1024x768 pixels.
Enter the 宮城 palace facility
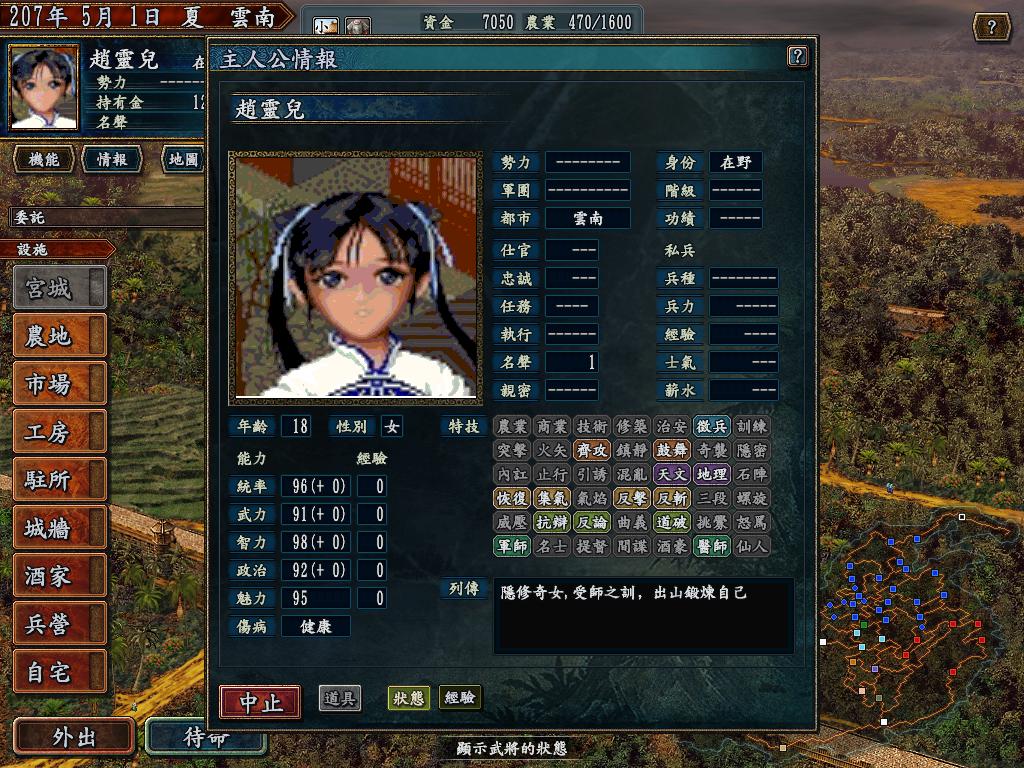(x=59, y=288)
